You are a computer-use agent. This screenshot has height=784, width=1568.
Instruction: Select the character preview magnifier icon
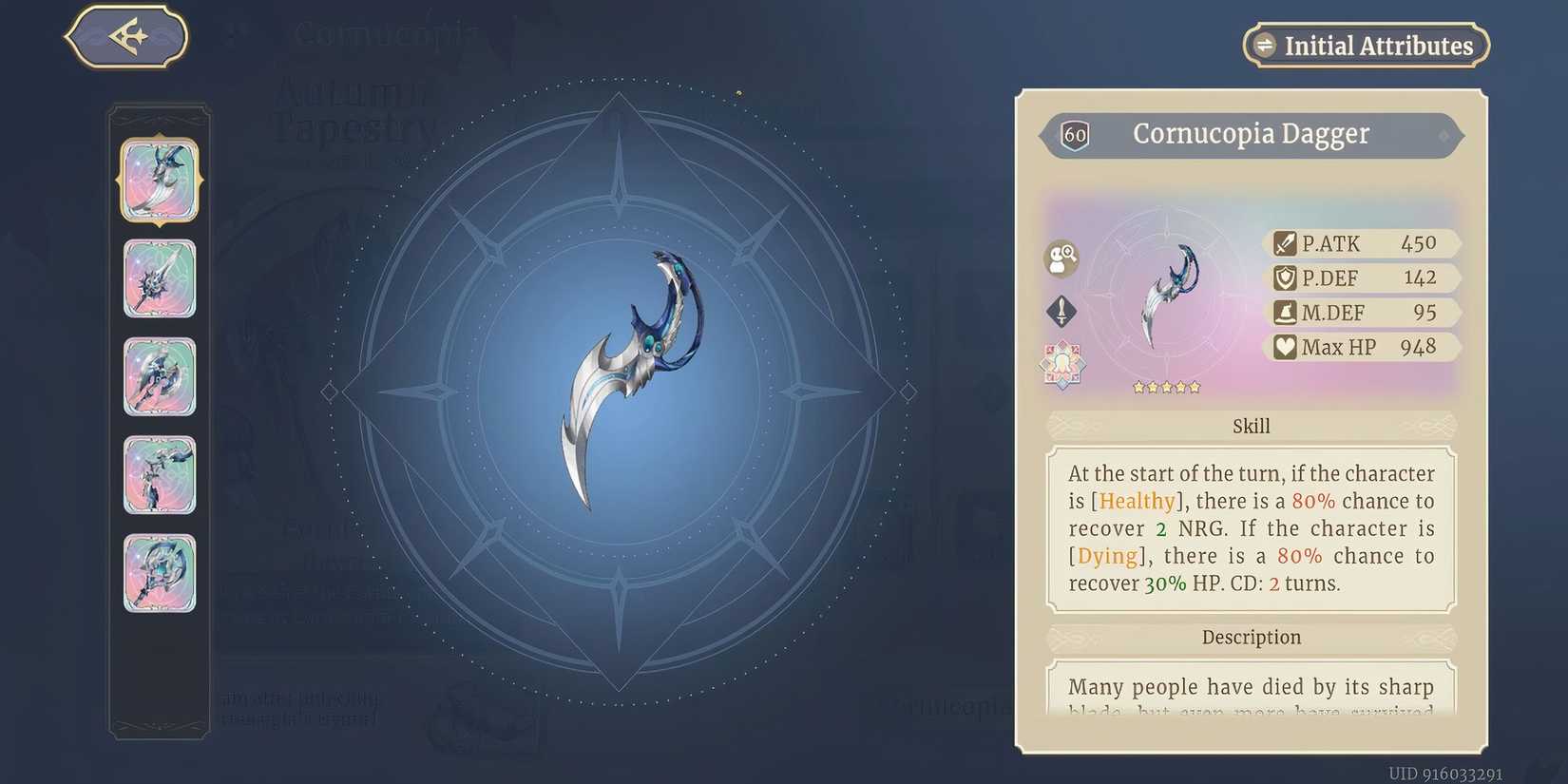[1061, 258]
